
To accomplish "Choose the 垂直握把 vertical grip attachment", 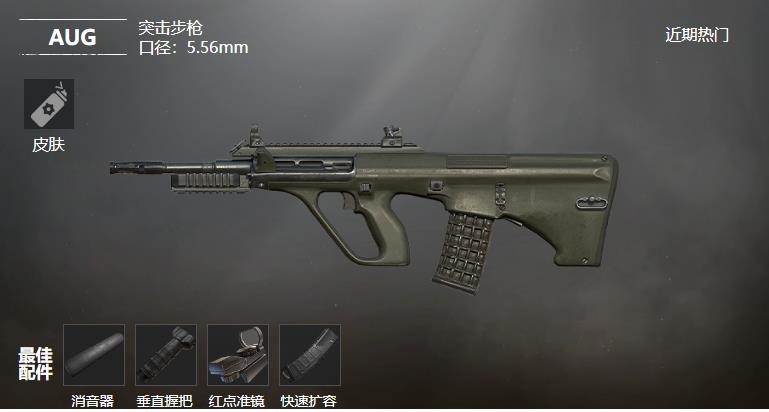I will tap(166, 355).
